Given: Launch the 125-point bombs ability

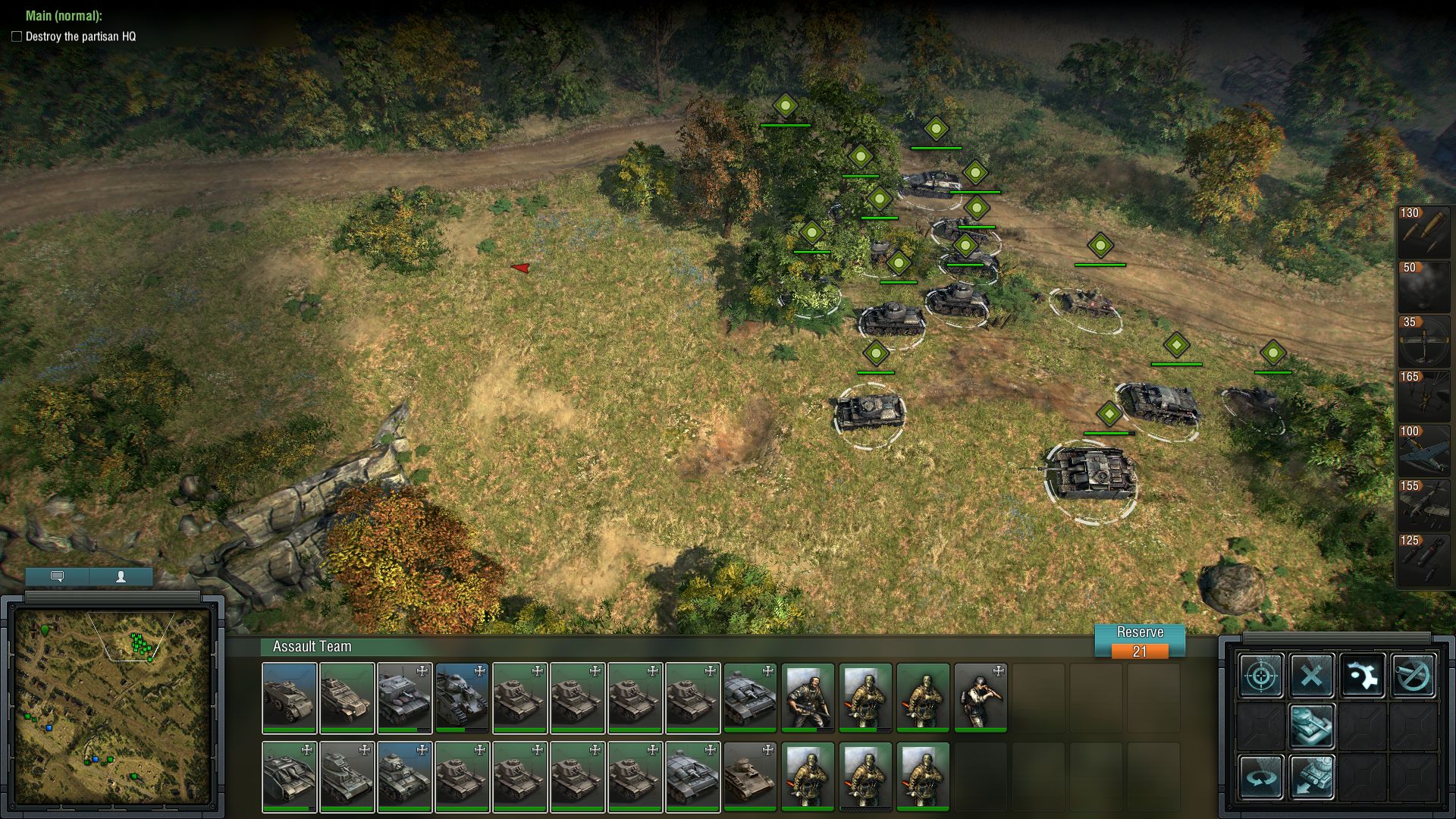Looking at the screenshot, I should [x=1423, y=559].
